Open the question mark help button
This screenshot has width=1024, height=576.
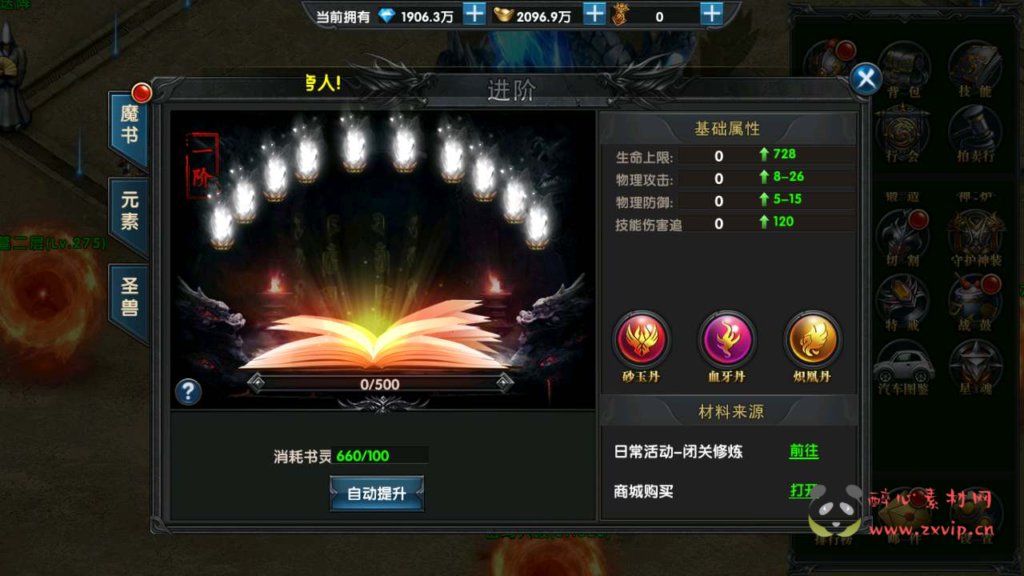[x=188, y=391]
